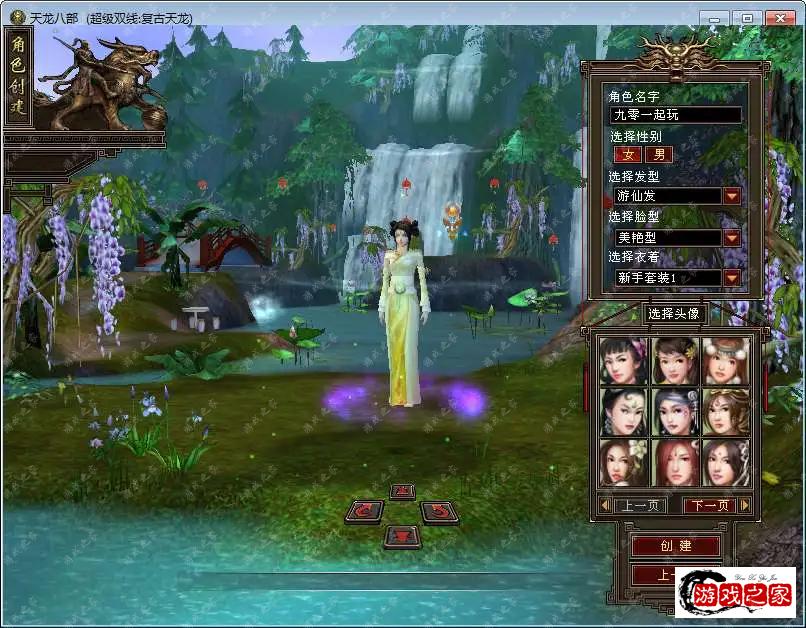
Task: Choose the portrait with yellow flower hairpin
Action: click(x=675, y=360)
